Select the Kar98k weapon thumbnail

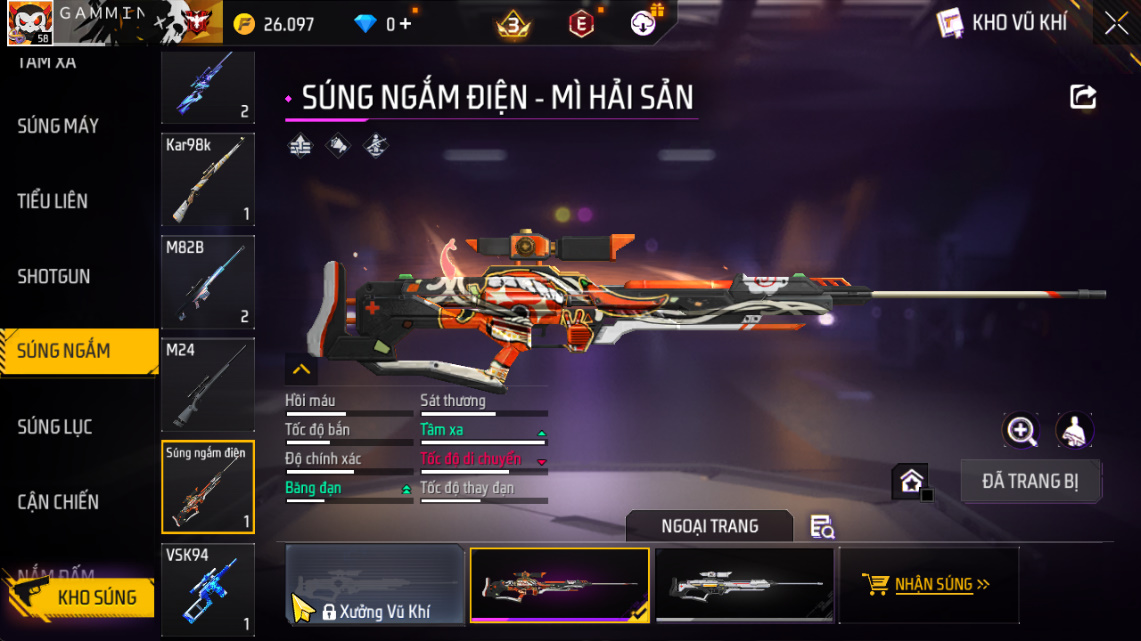(x=208, y=180)
